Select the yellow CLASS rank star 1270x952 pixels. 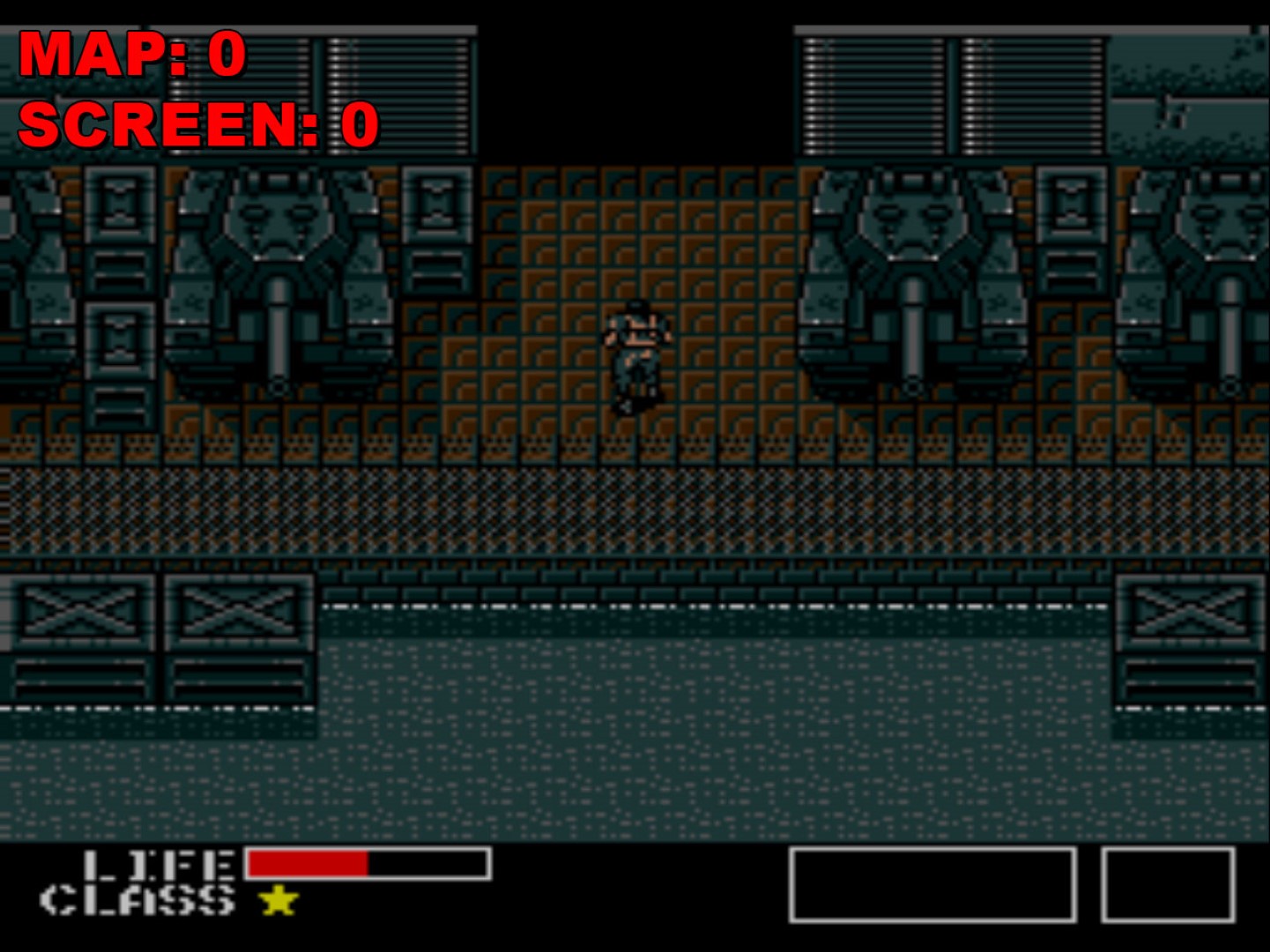pos(278,901)
